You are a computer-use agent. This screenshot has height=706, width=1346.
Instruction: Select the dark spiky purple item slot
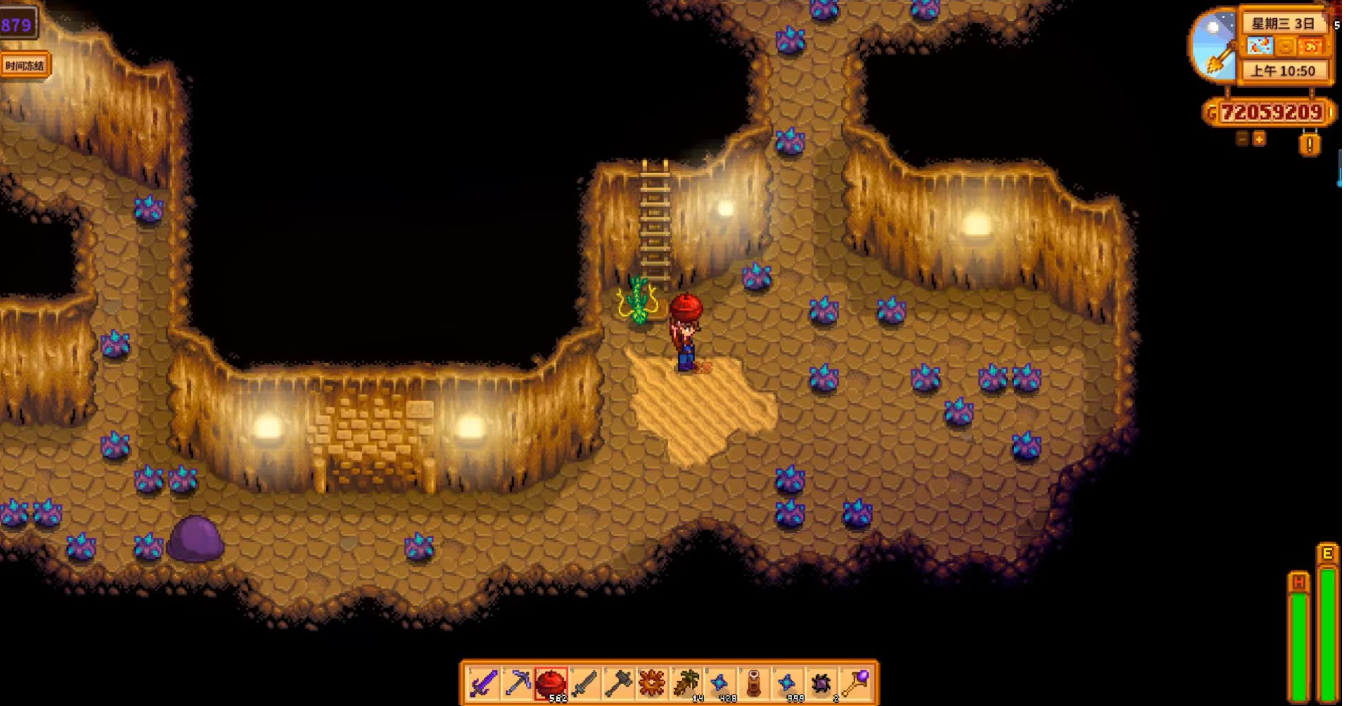822,684
